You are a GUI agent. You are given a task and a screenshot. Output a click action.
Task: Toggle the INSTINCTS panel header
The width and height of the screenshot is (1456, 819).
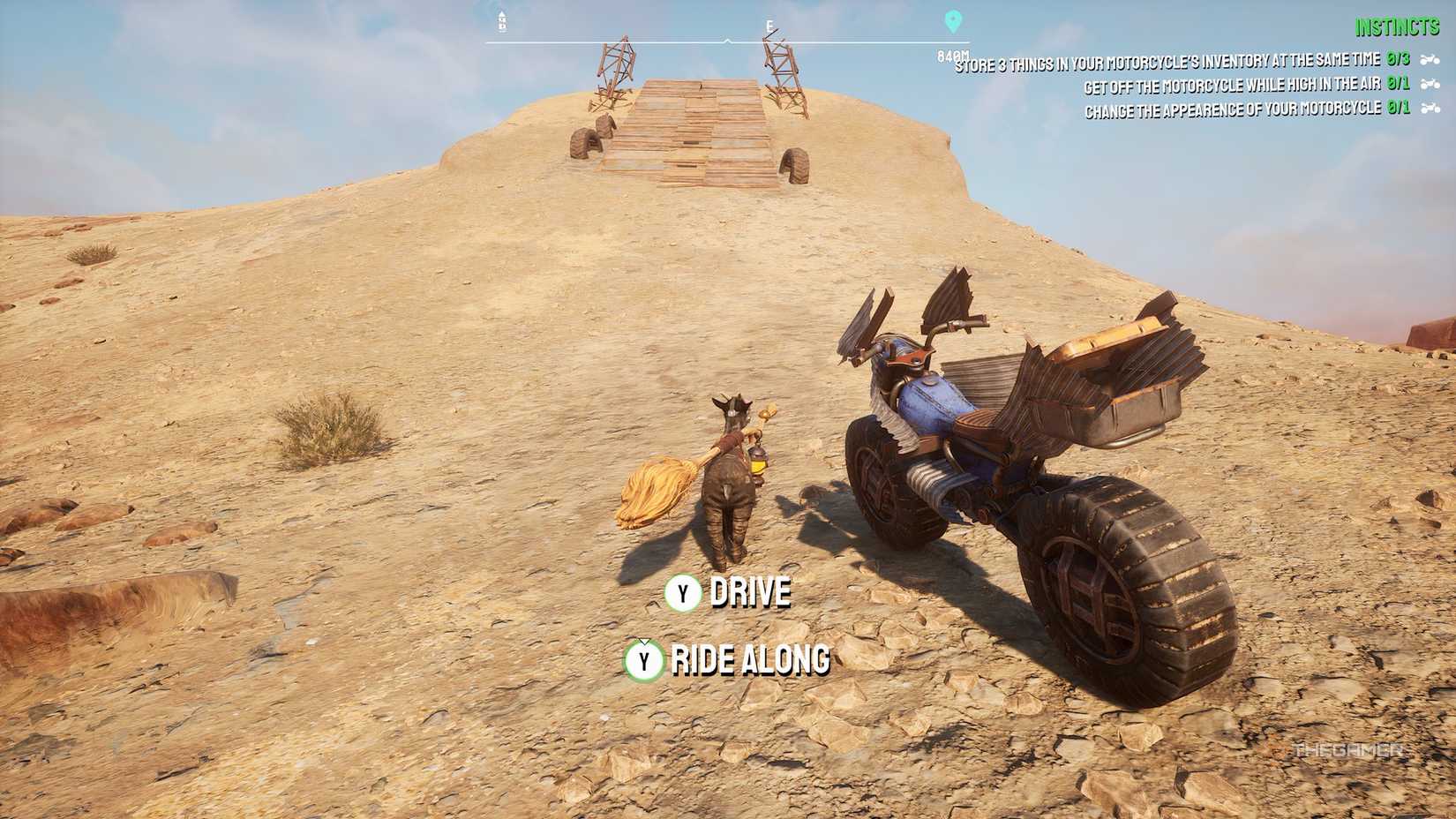tap(1397, 26)
